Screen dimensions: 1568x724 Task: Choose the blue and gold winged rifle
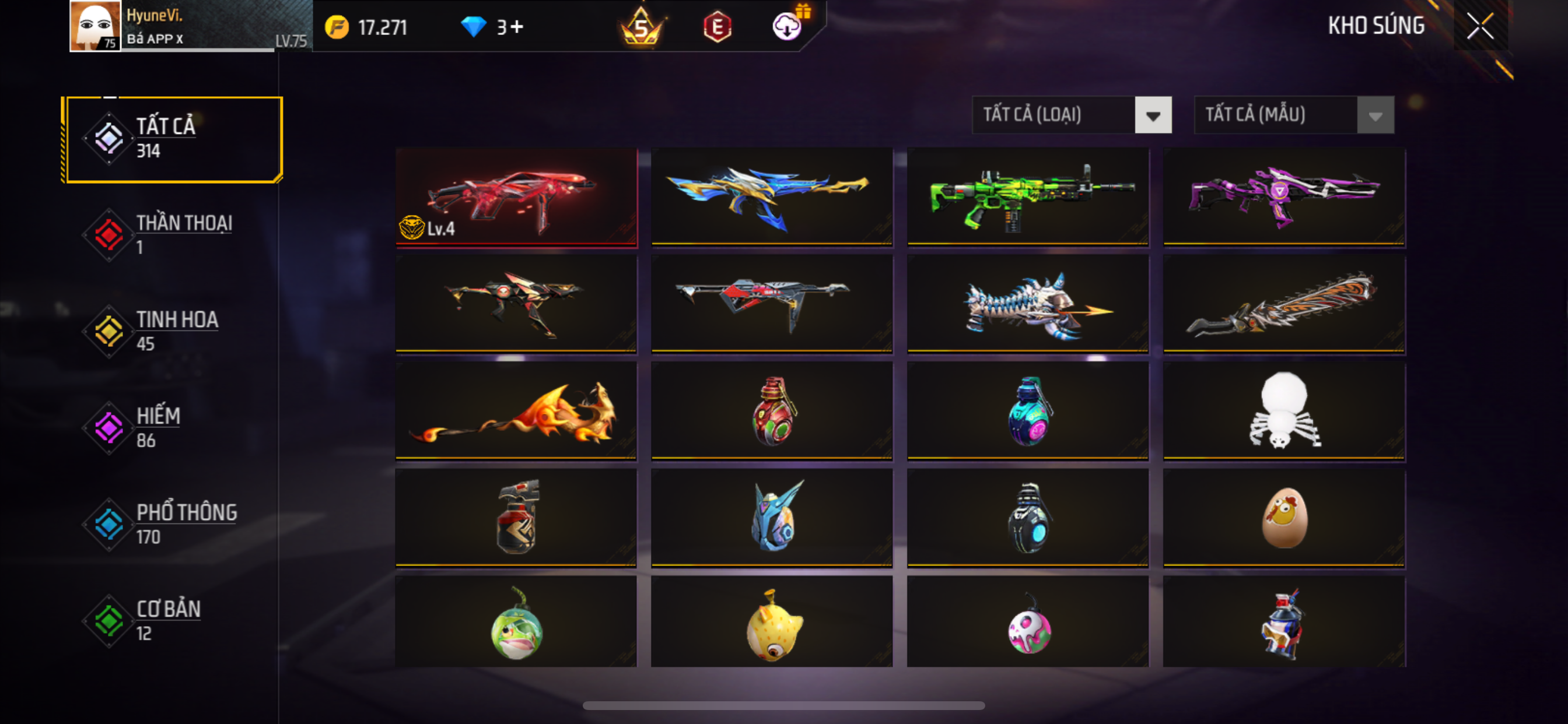pos(772,197)
